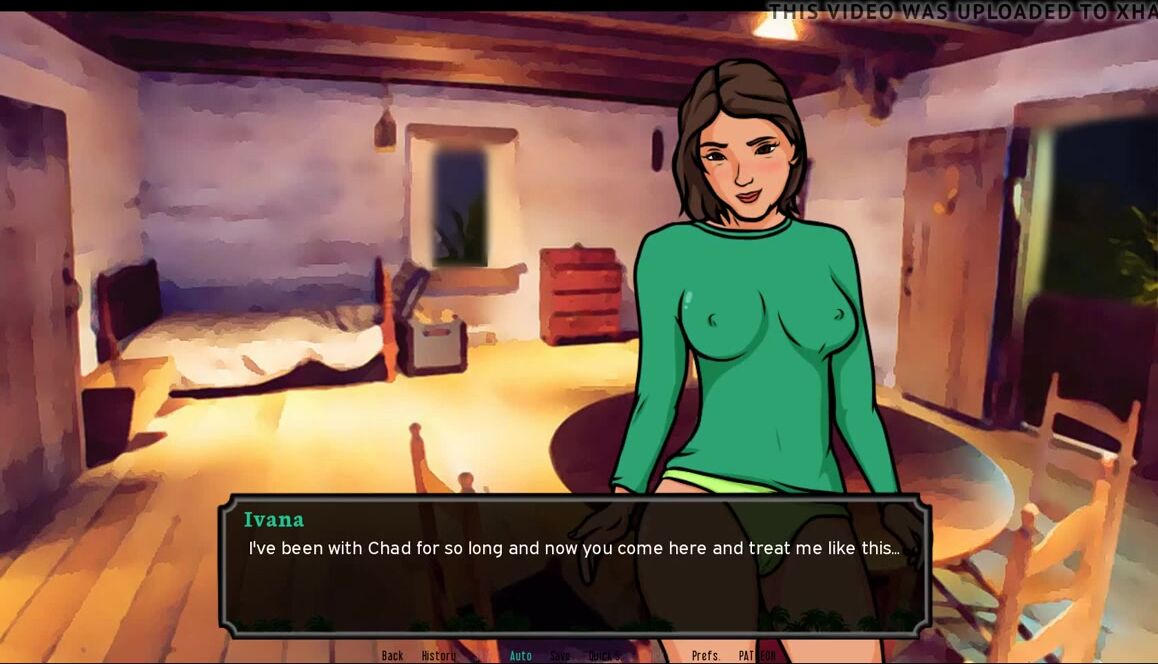Toggle Auto-advance mode

(520, 656)
